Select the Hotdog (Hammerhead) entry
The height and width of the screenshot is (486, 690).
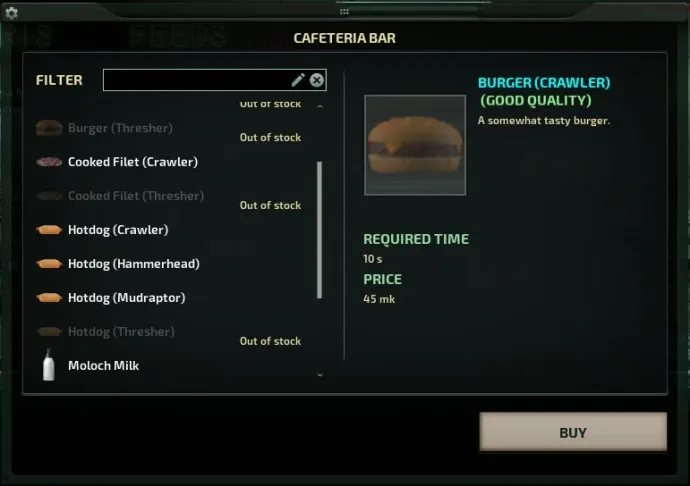pyautogui.click(x=133, y=264)
